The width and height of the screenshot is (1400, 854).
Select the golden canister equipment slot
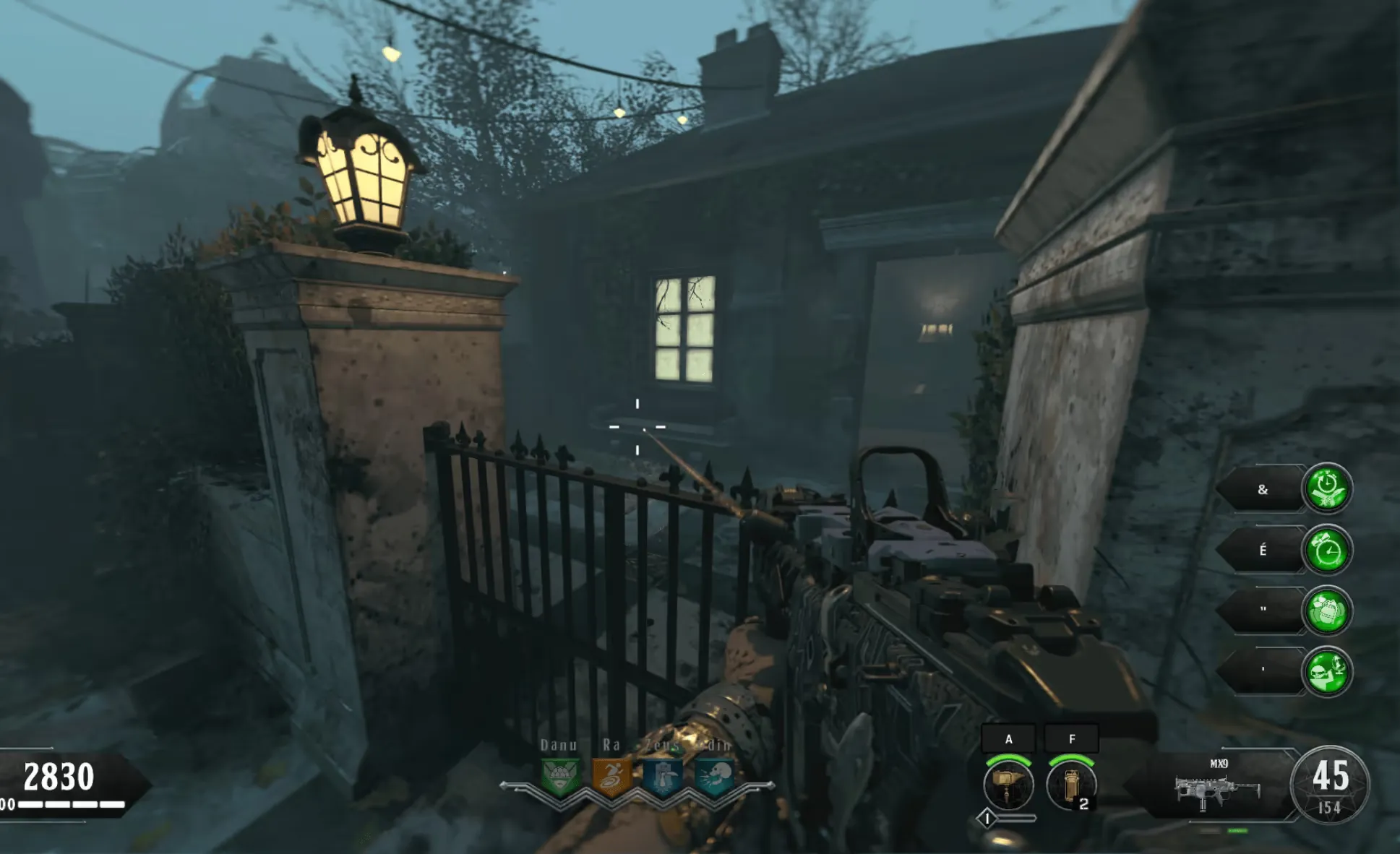[1070, 785]
